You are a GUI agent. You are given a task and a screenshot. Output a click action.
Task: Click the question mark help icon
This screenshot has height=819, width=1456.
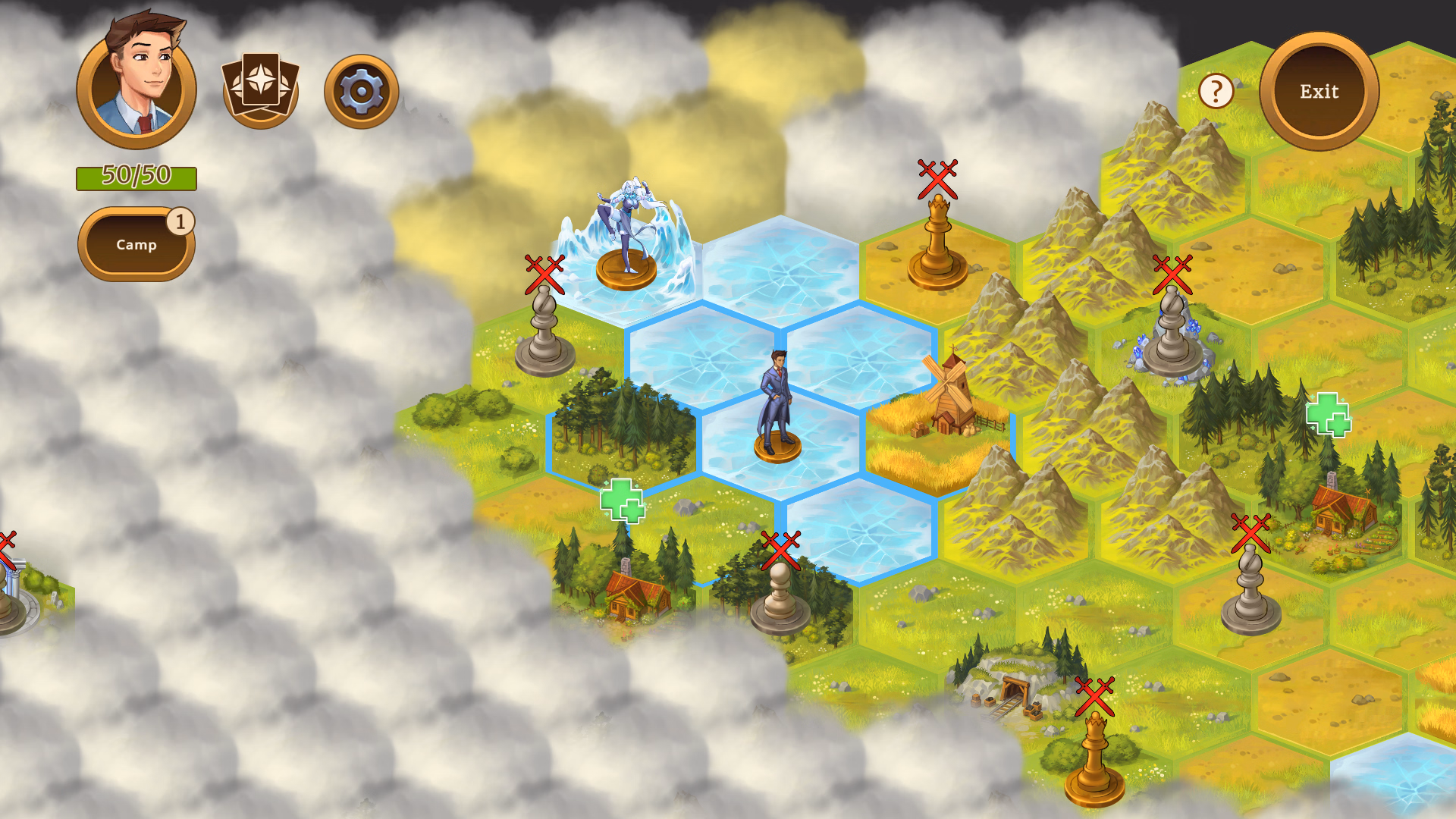[x=1216, y=93]
